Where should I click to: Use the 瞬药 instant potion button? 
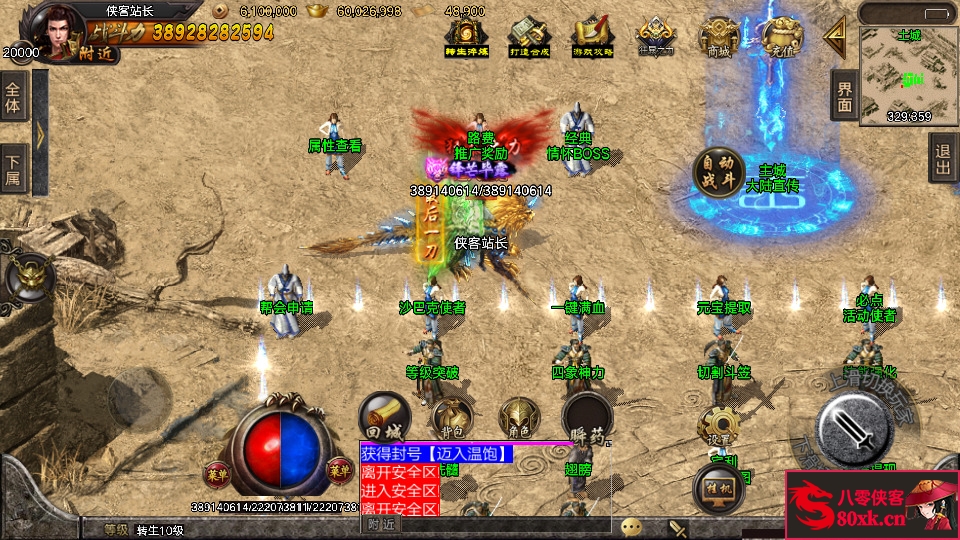coord(586,420)
